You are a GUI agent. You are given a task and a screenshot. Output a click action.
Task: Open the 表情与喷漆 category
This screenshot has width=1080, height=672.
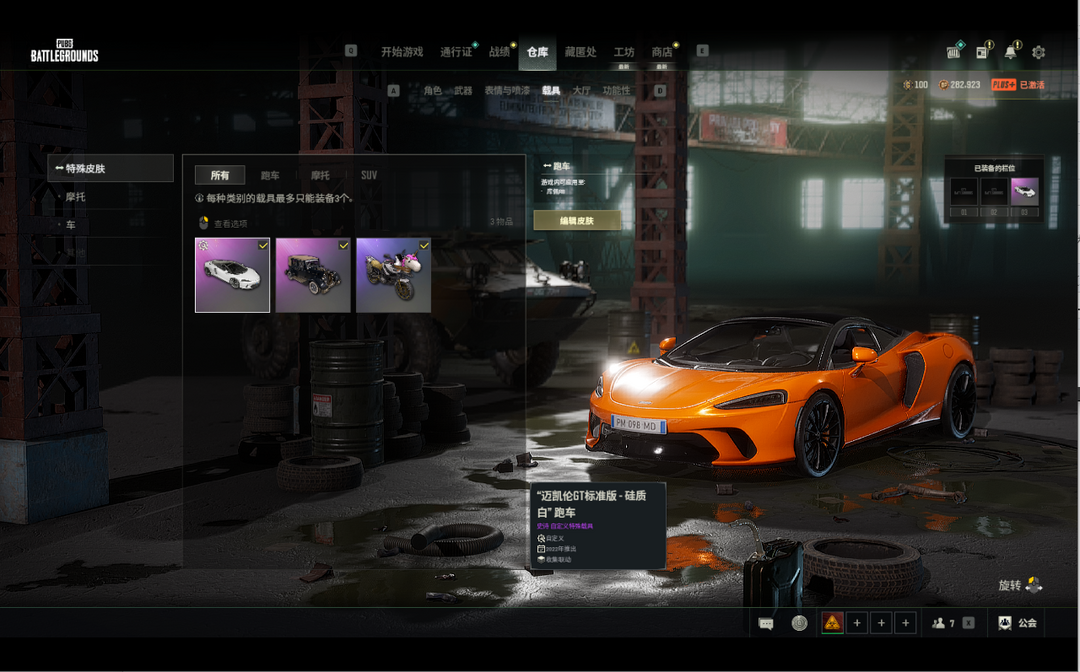pyautogui.click(x=507, y=91)
